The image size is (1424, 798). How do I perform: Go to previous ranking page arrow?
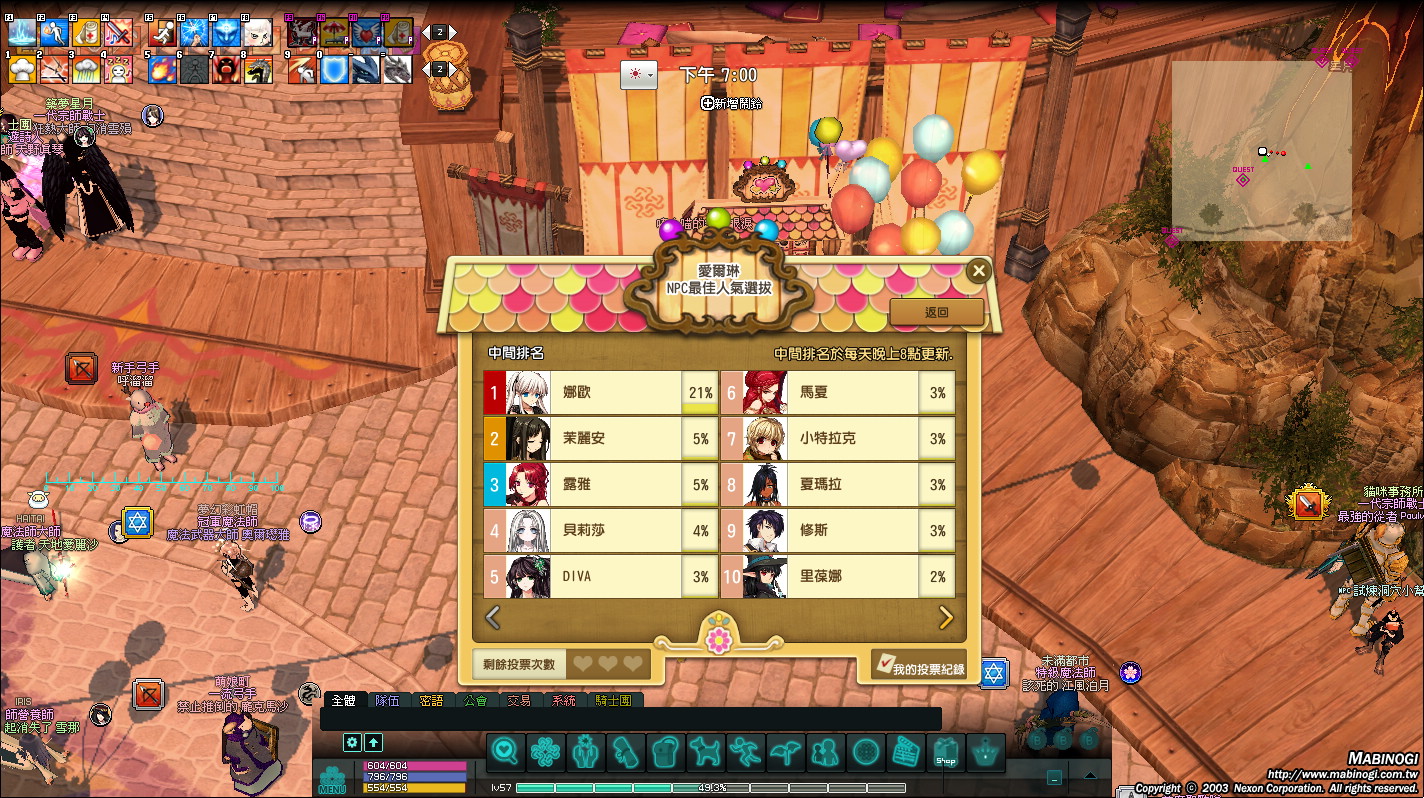pyautogui.click(x=493, y=618)
